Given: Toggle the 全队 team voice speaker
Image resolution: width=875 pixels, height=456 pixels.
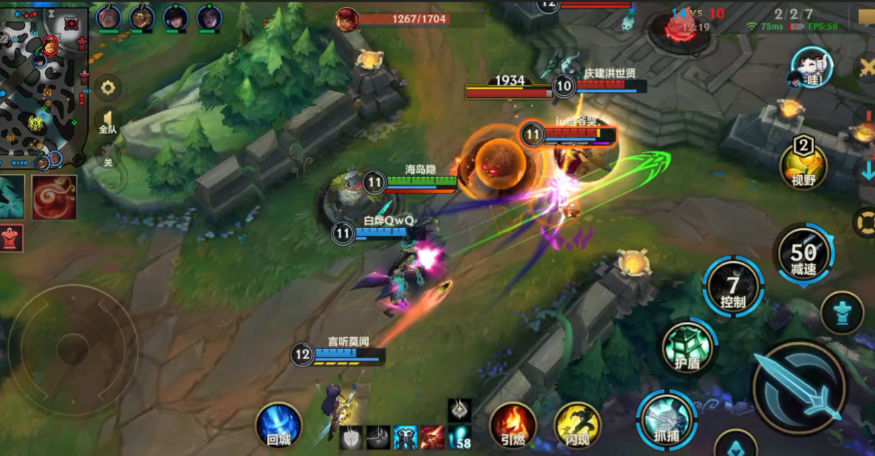Looking at the screenshot, I should (x=106, y=123).
